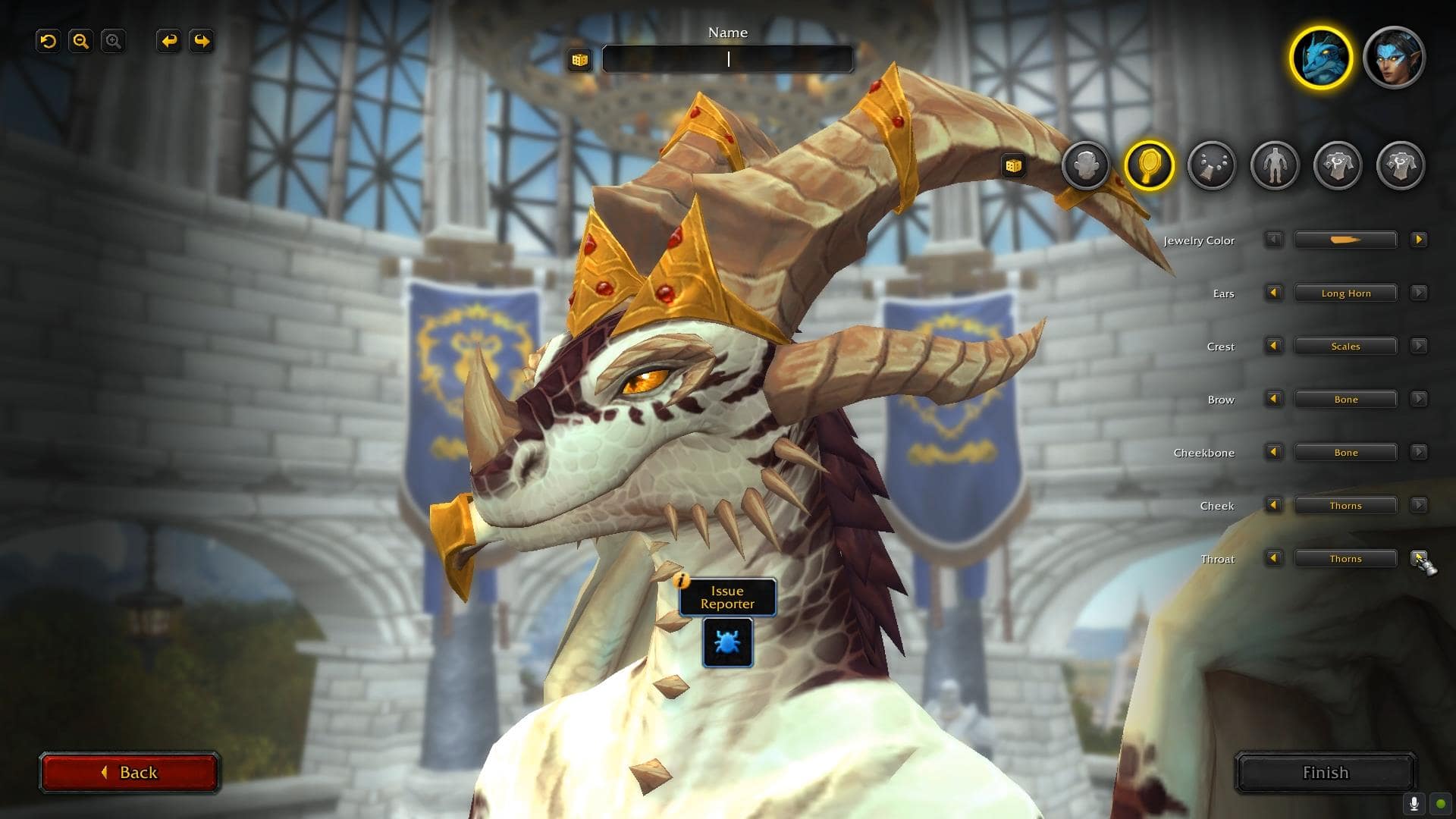Choose next Jewelry Color option
Viewport: 1456px width, 819px height.
1418,240
